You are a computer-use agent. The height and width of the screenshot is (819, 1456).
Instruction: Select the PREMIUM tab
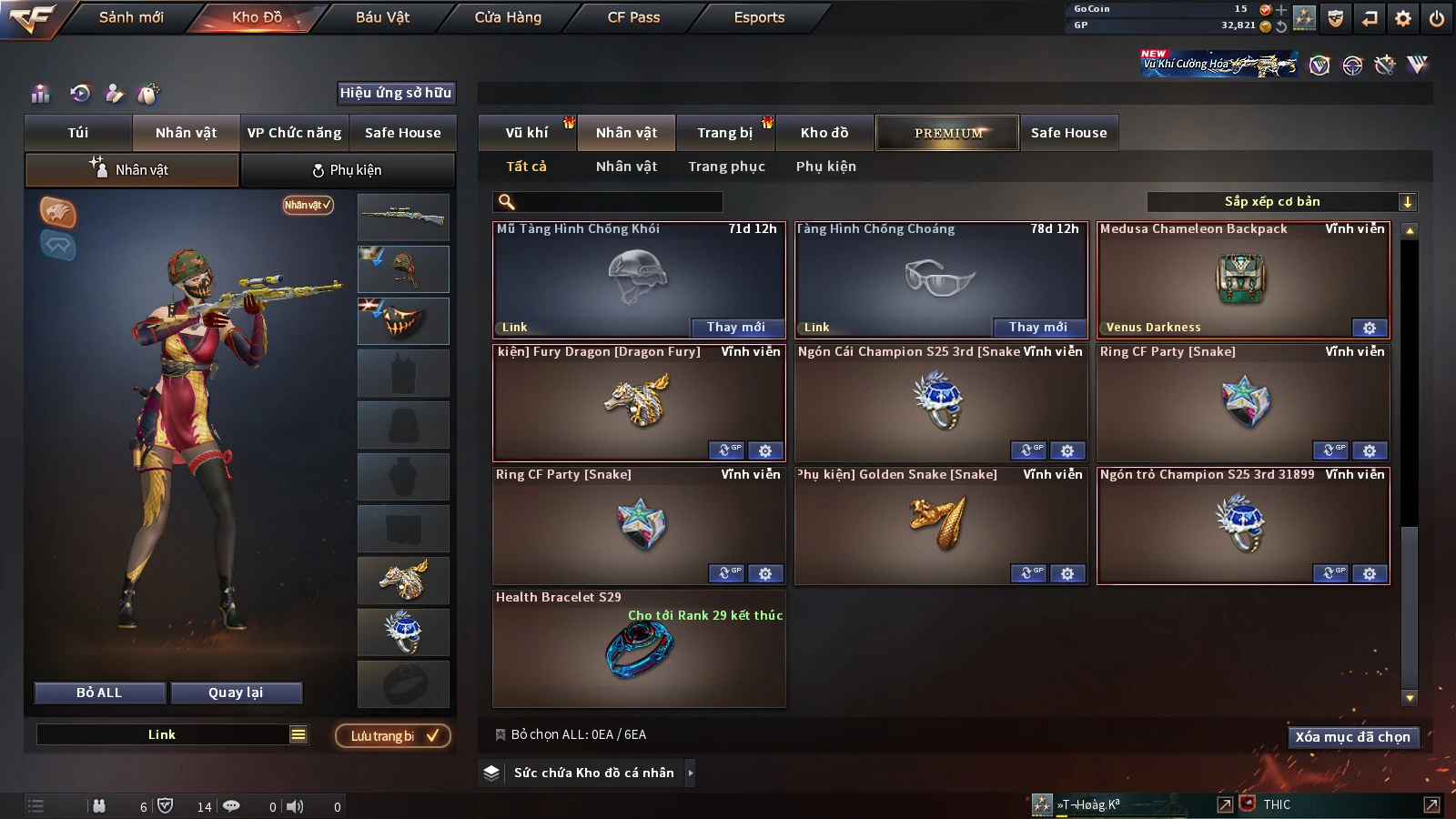click(x=947, y=133)
